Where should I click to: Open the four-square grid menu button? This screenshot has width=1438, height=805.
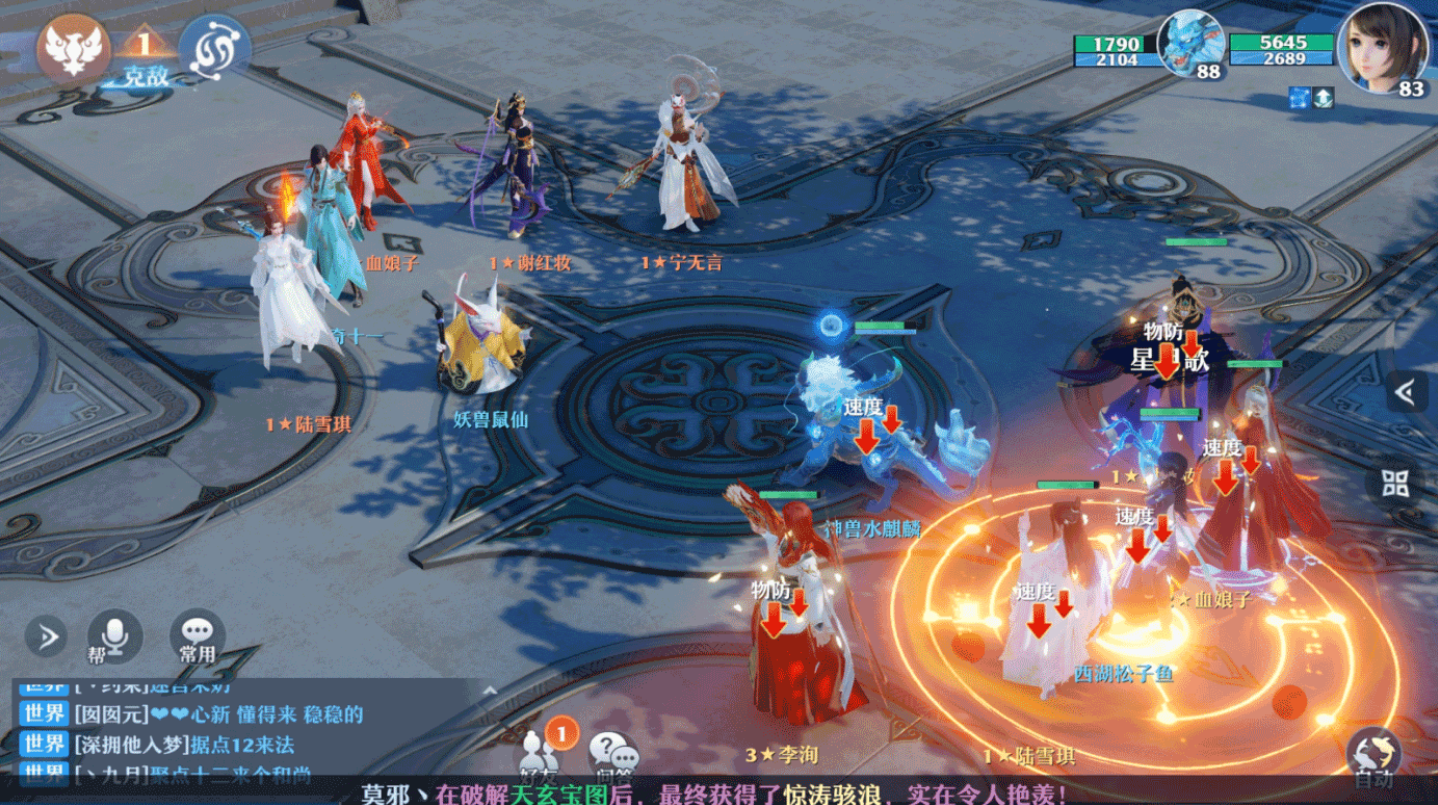tap(1396, 483)
